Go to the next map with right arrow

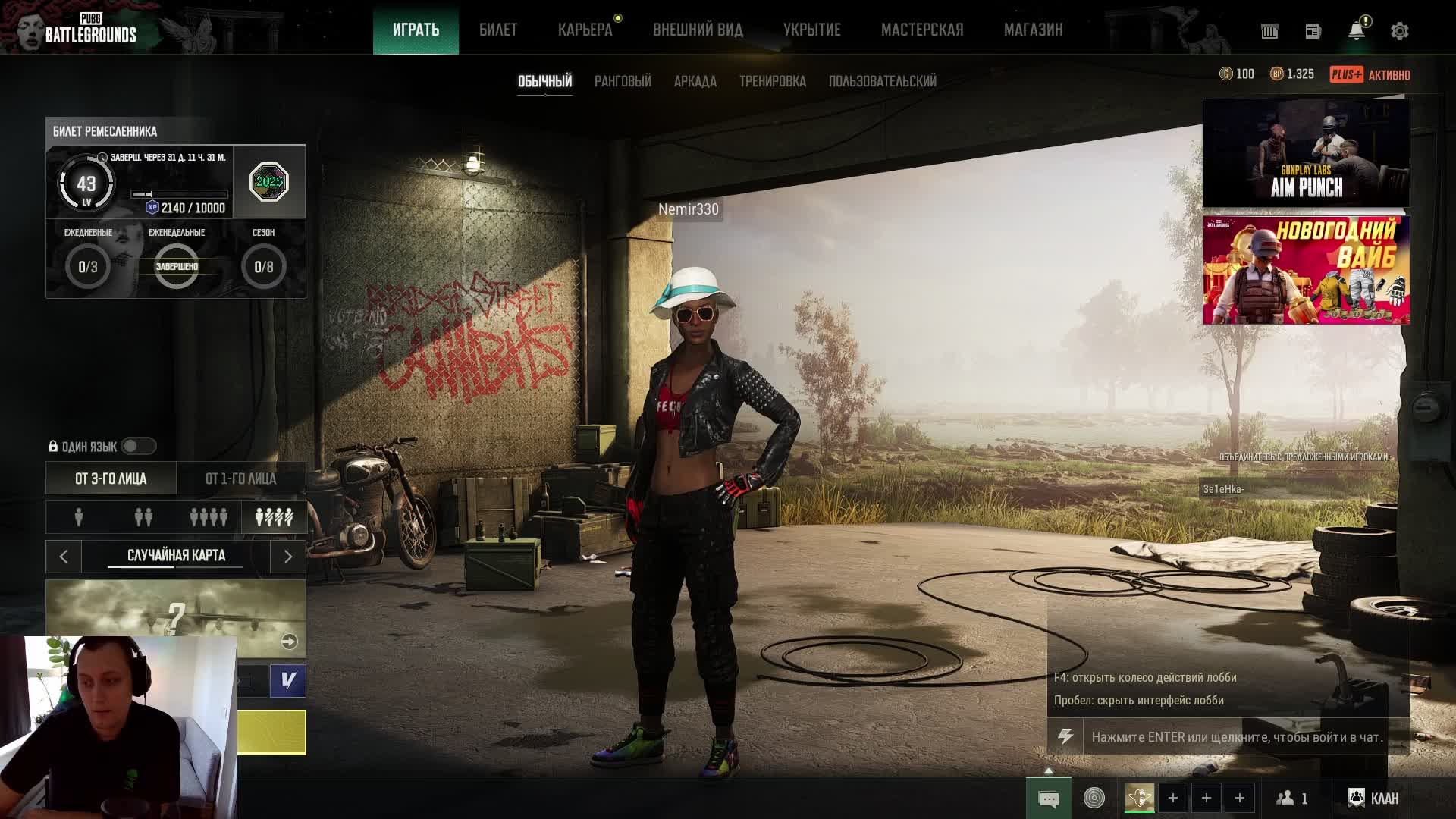(287, 557)
